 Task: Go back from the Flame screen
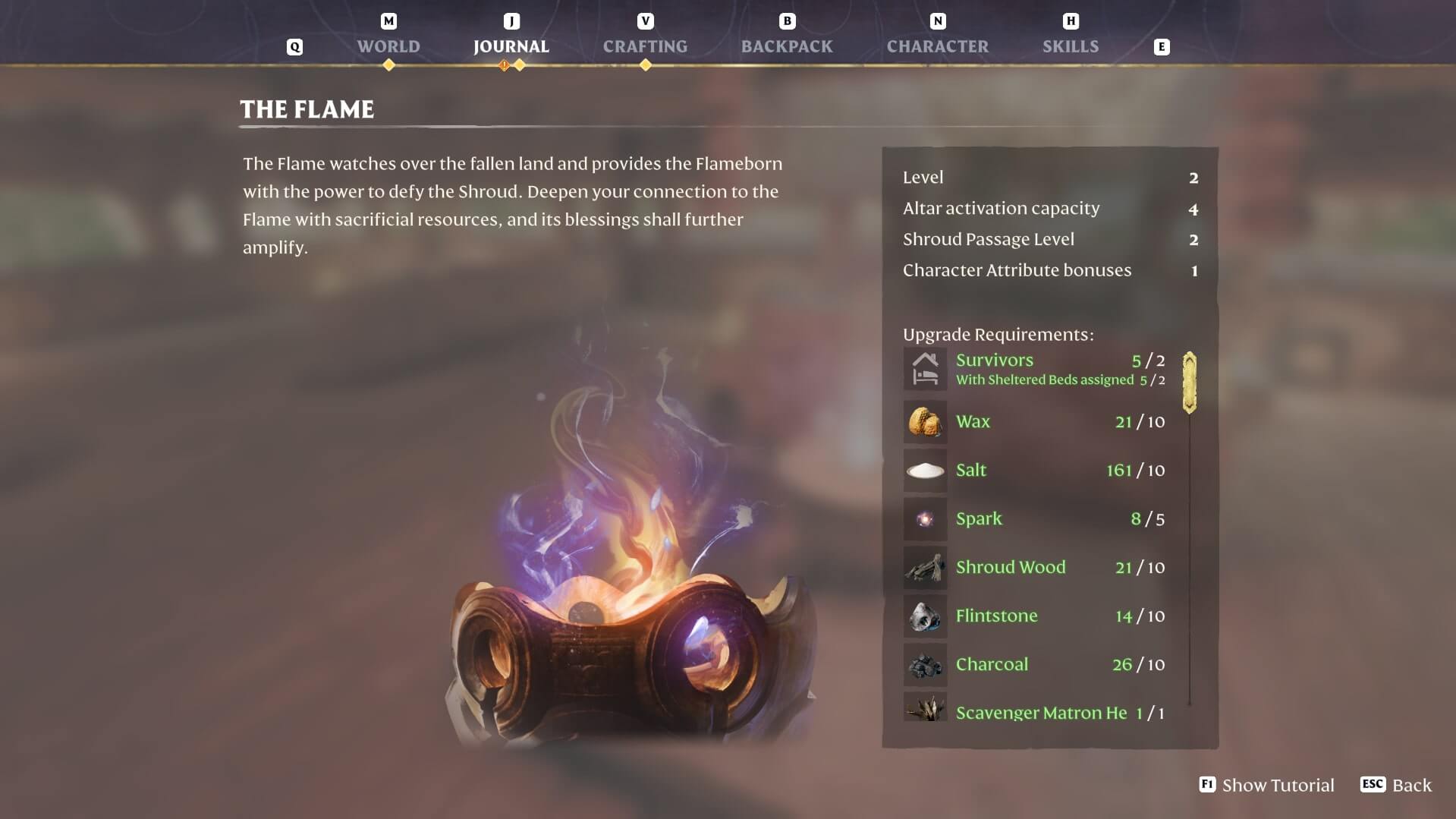coord(1396,785)
